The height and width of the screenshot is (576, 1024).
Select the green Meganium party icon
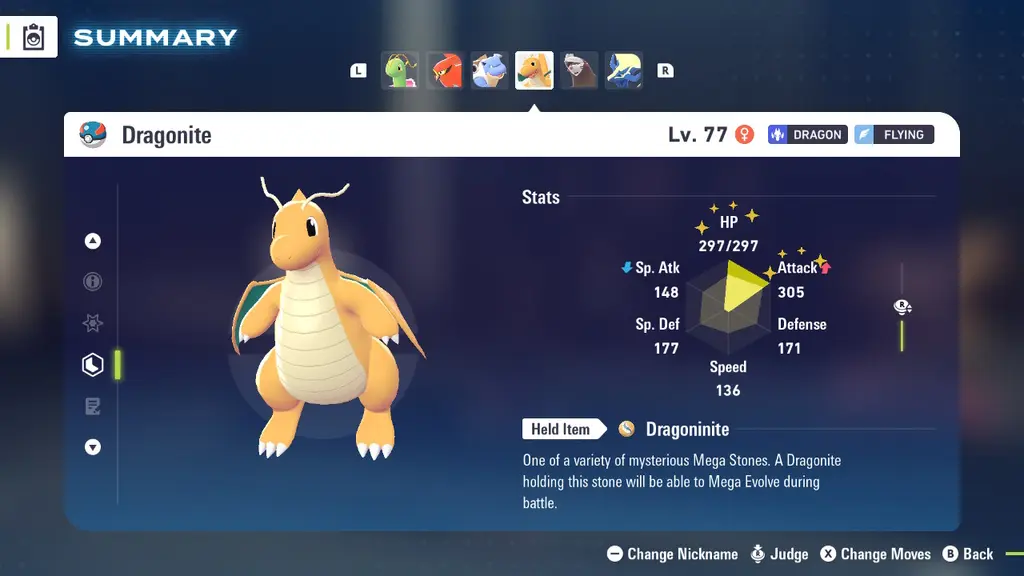point(400,71)
